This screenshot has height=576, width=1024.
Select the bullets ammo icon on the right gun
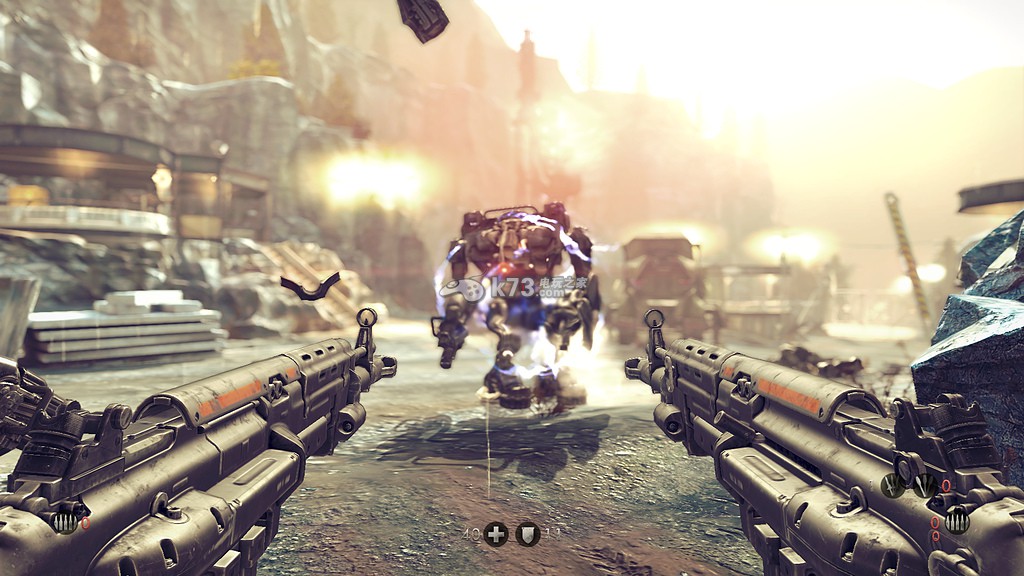[957, 520]
